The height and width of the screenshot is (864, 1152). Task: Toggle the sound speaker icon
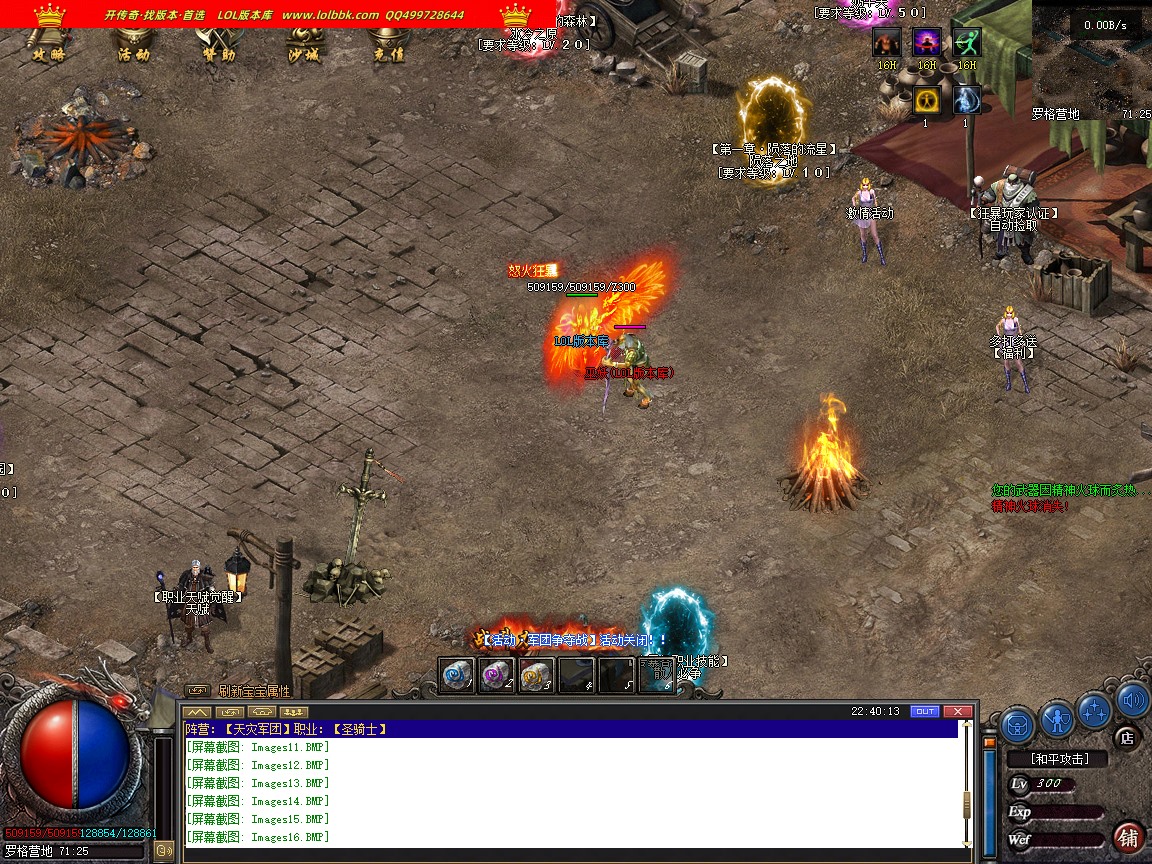(1133, 700)
